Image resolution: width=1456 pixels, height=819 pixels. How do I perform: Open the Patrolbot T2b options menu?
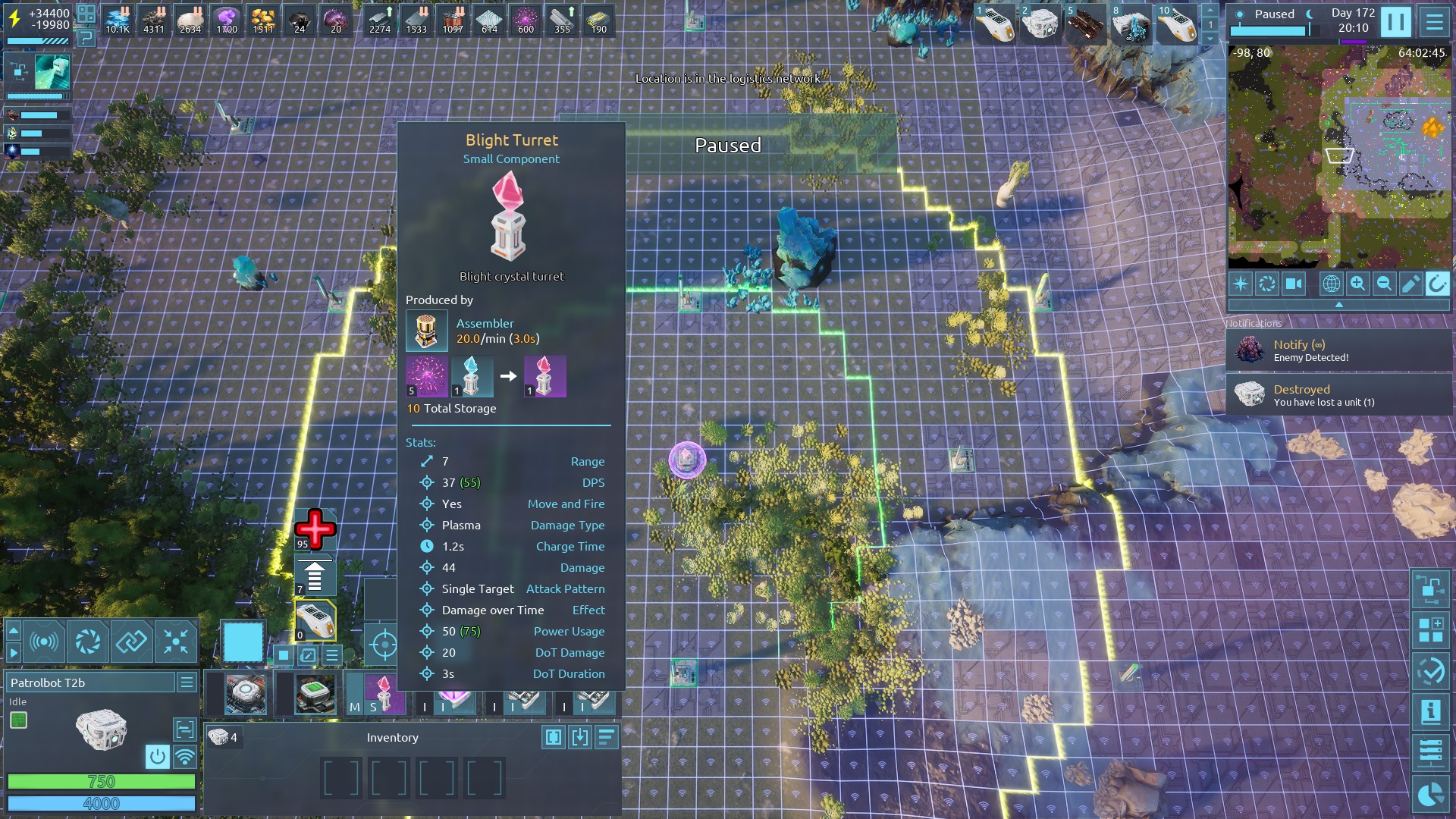187,682
